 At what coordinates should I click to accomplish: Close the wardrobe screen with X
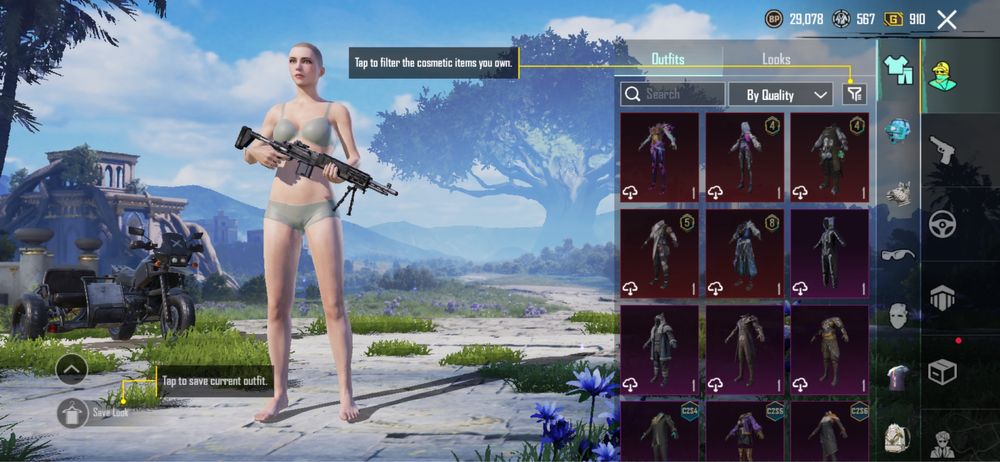pyautogui.click(x=947, y=19)
